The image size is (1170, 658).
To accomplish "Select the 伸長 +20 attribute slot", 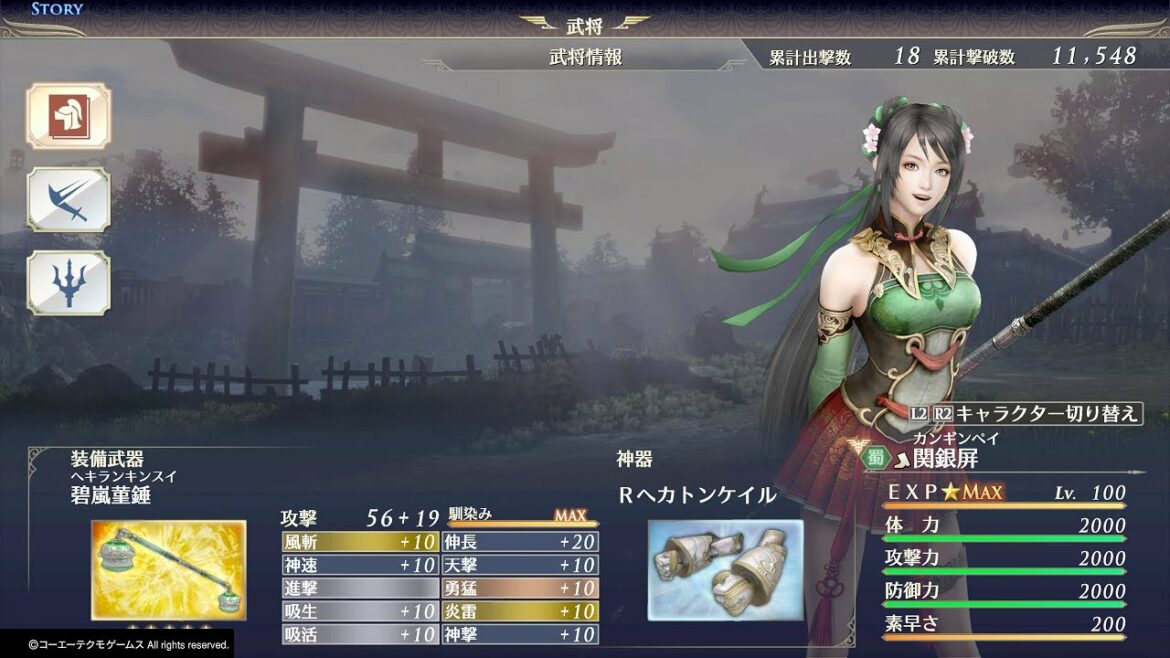I will (x=520, y=542).
